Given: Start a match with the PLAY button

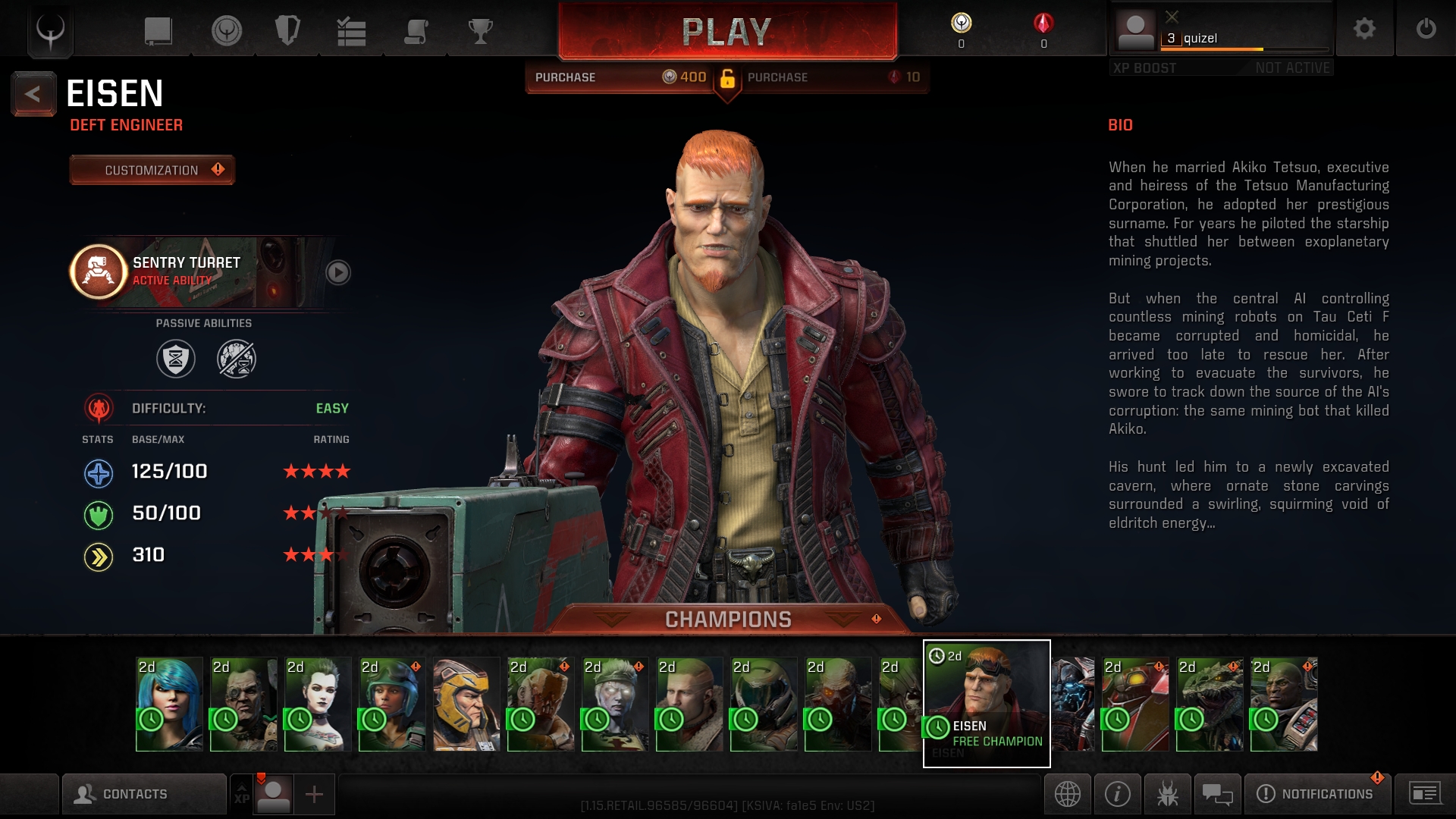Looking at the screenshot, I should point(727,32).
